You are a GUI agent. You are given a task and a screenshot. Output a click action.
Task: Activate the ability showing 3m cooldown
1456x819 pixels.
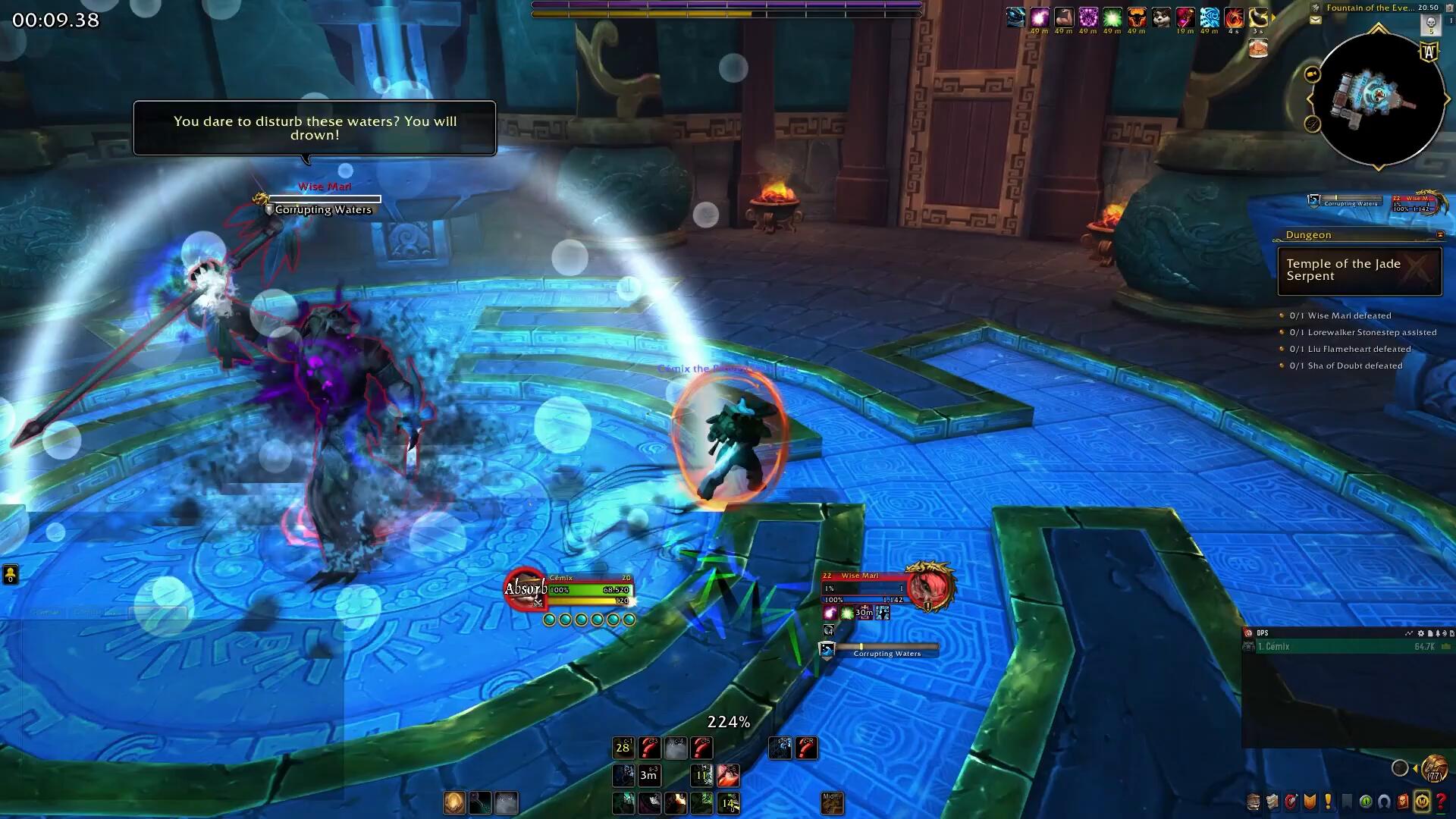[648, 776]
